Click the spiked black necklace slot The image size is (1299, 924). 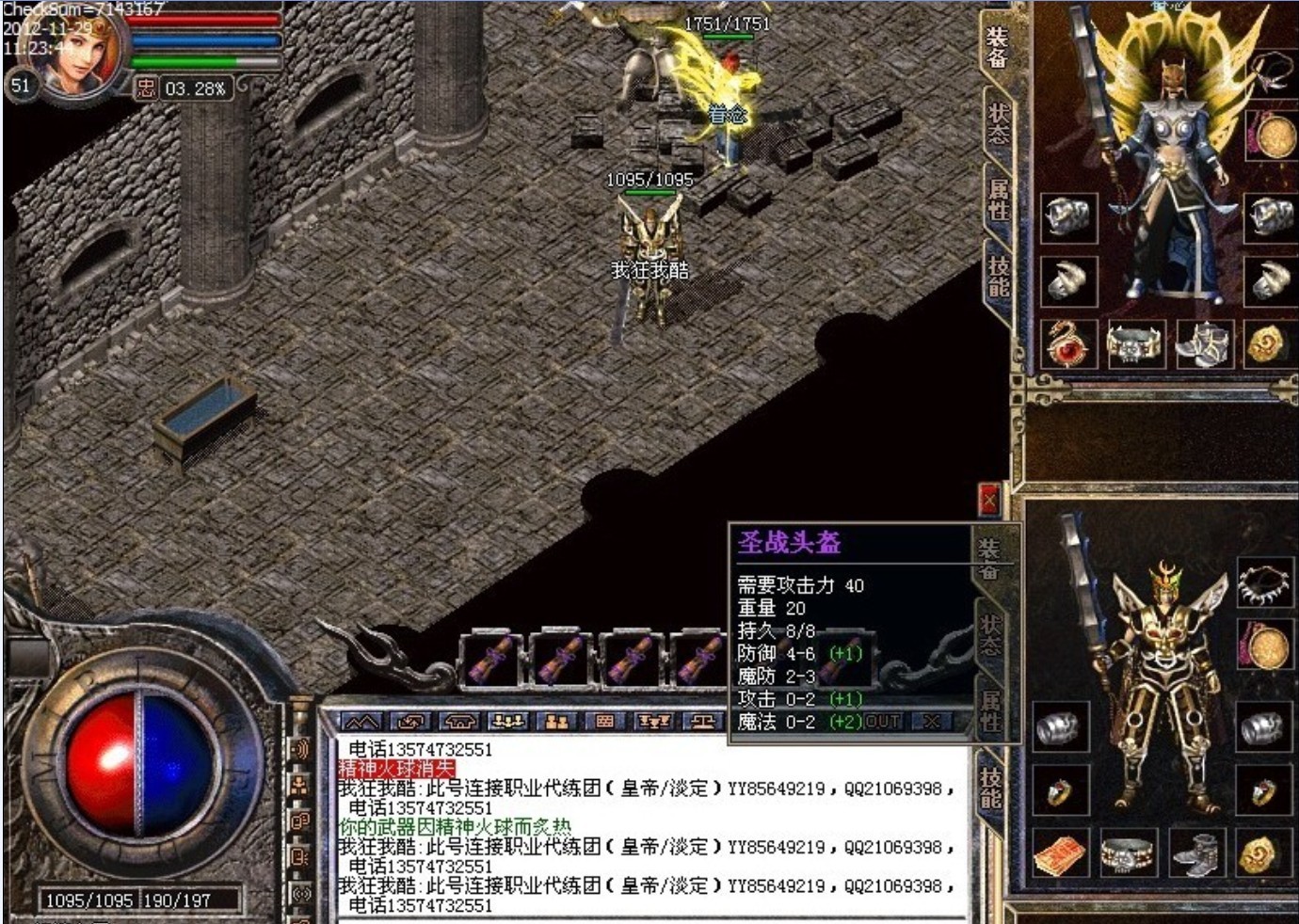pos(1264,583)
